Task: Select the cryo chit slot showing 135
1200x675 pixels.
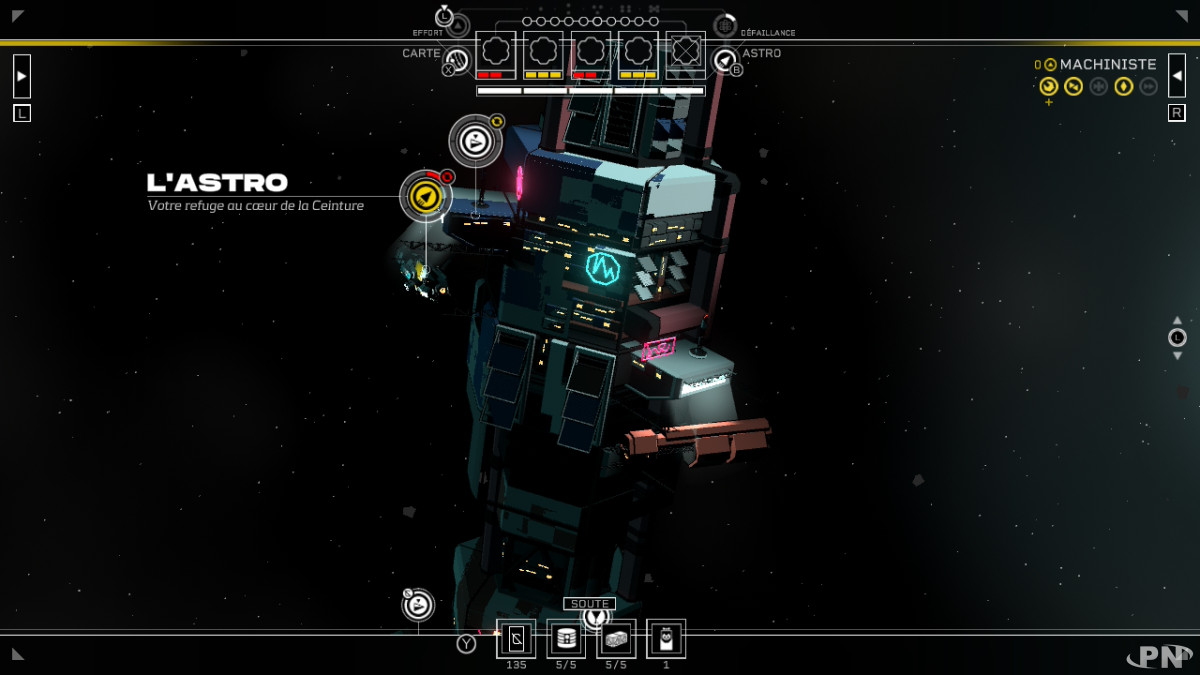Action: coord(516,638)
